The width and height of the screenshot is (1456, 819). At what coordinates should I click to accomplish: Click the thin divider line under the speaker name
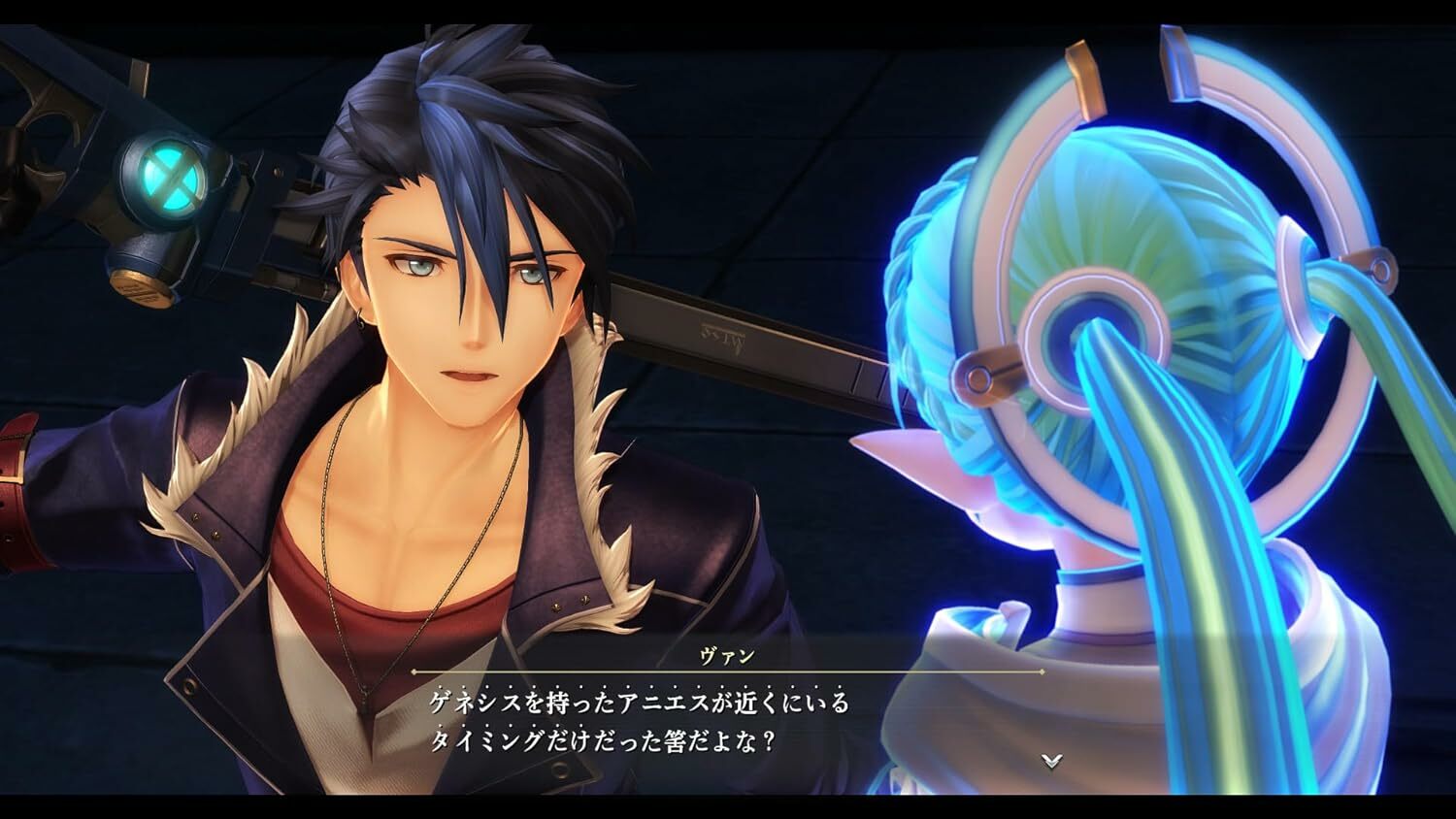(x=728, y=672)
